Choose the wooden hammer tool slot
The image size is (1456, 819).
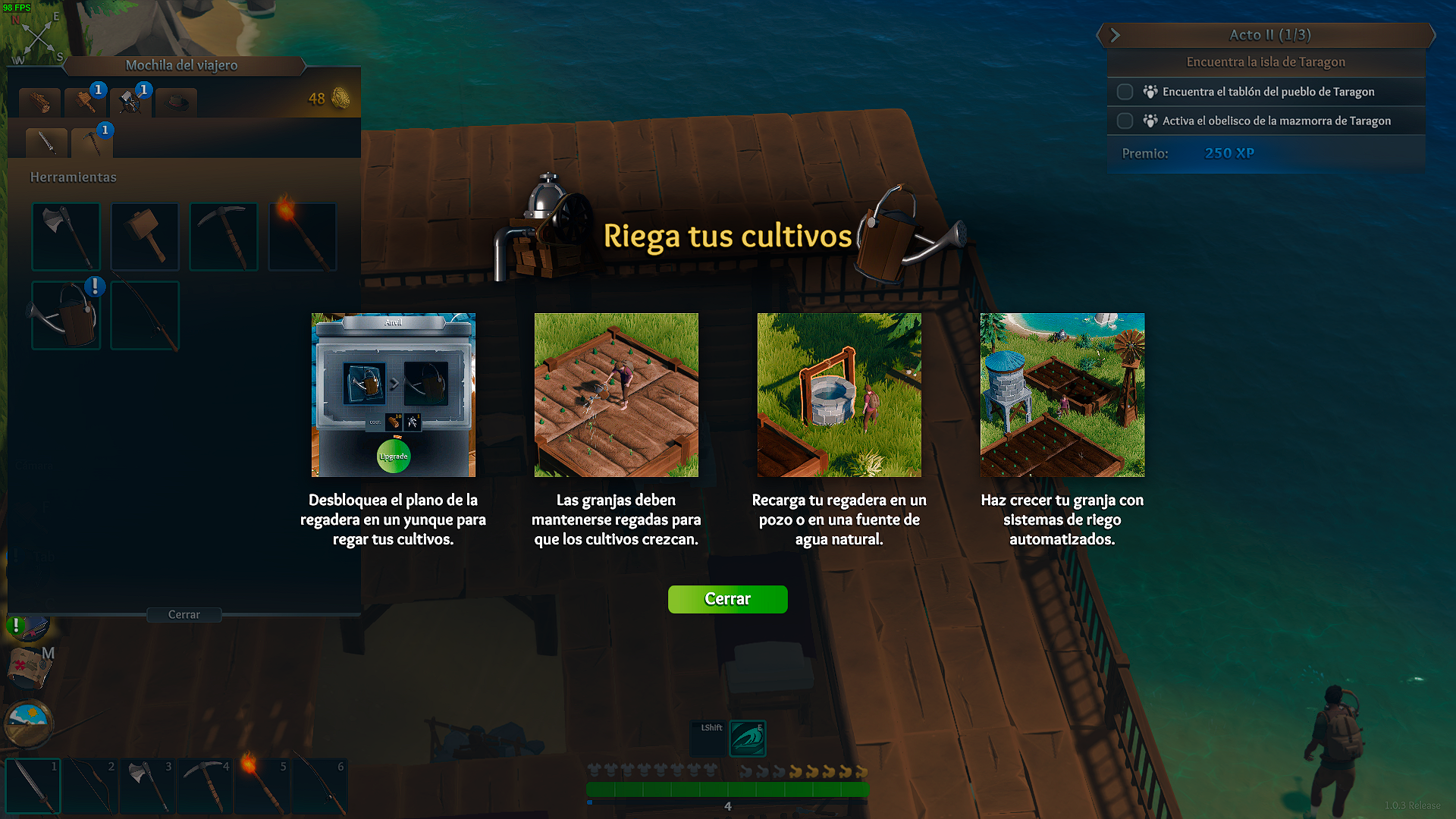145,236
